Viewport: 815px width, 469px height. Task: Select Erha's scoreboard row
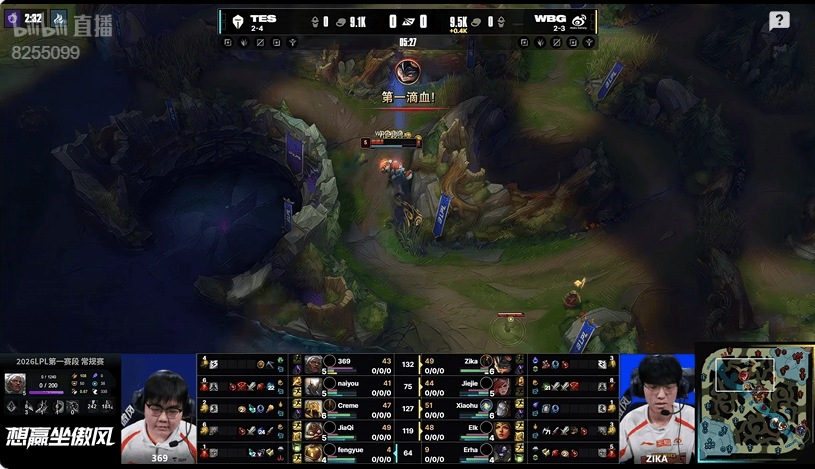point(470,451)
